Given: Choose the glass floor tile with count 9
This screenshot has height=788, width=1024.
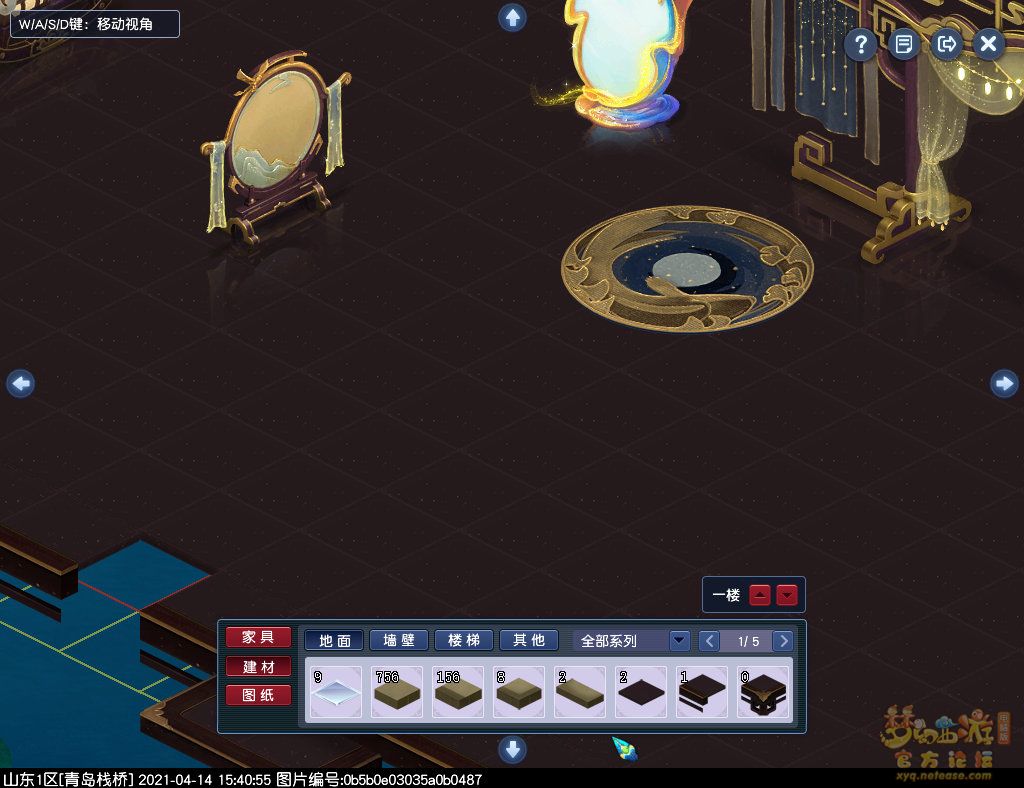Looking at the screenshot, I should pos(336,692).
